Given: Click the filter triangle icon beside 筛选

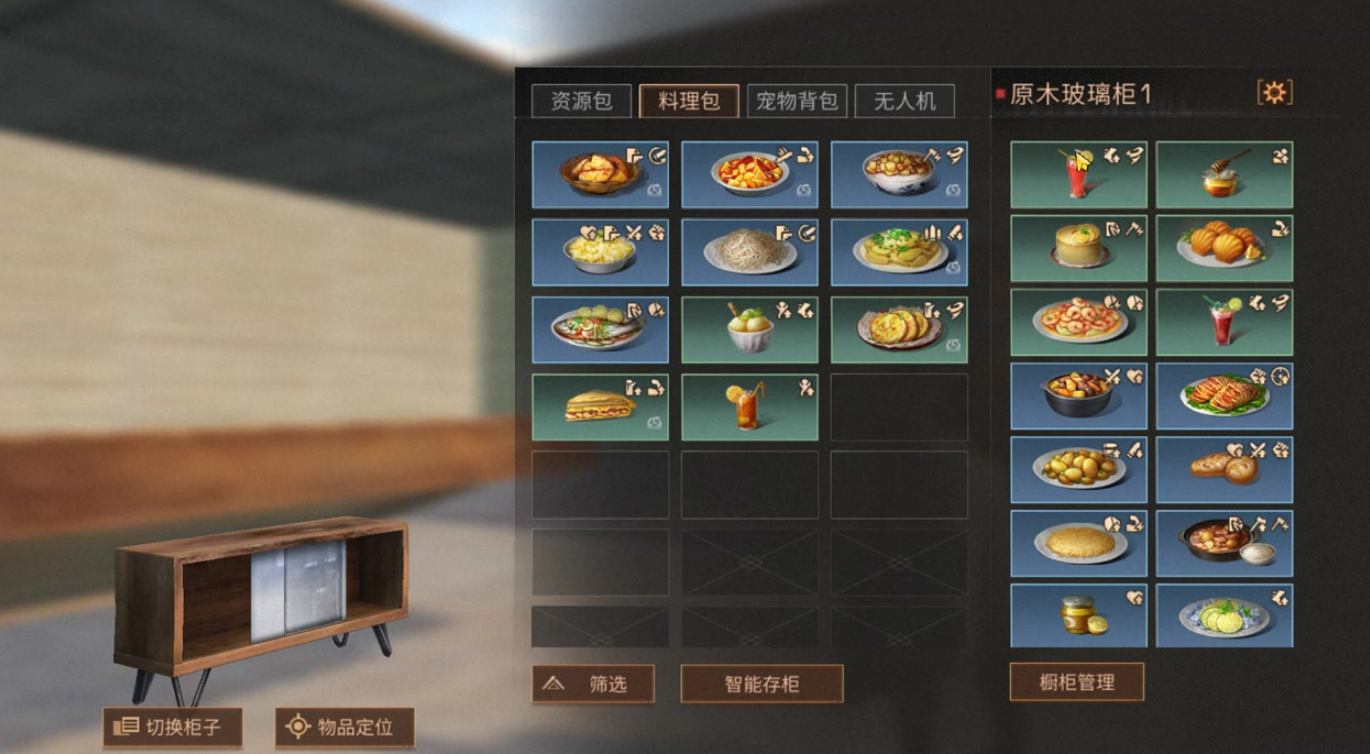Looking at the screenshot, I should [555, 685].
